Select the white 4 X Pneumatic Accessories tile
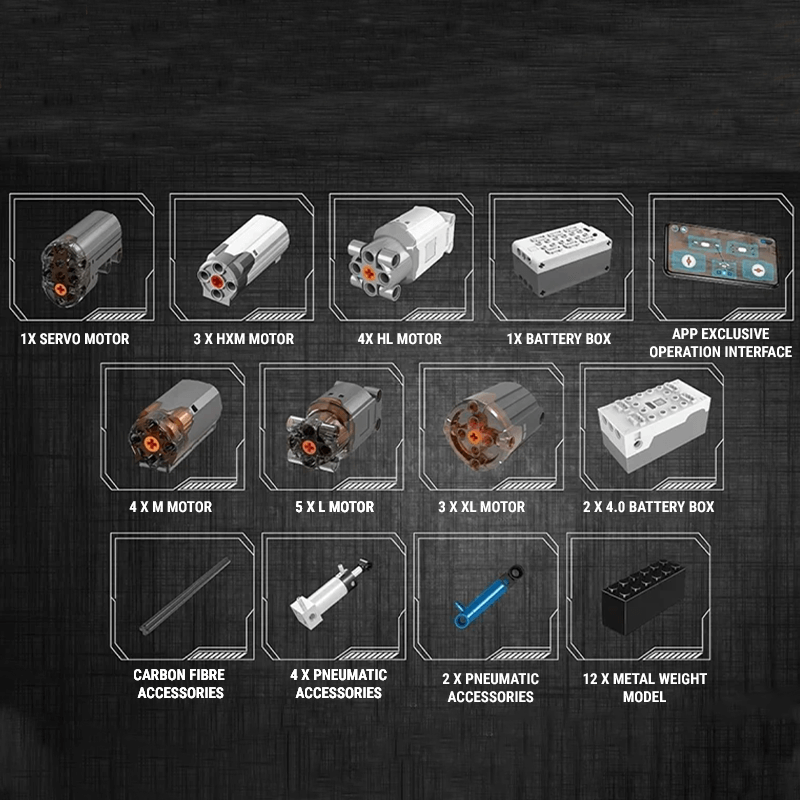 333,597
